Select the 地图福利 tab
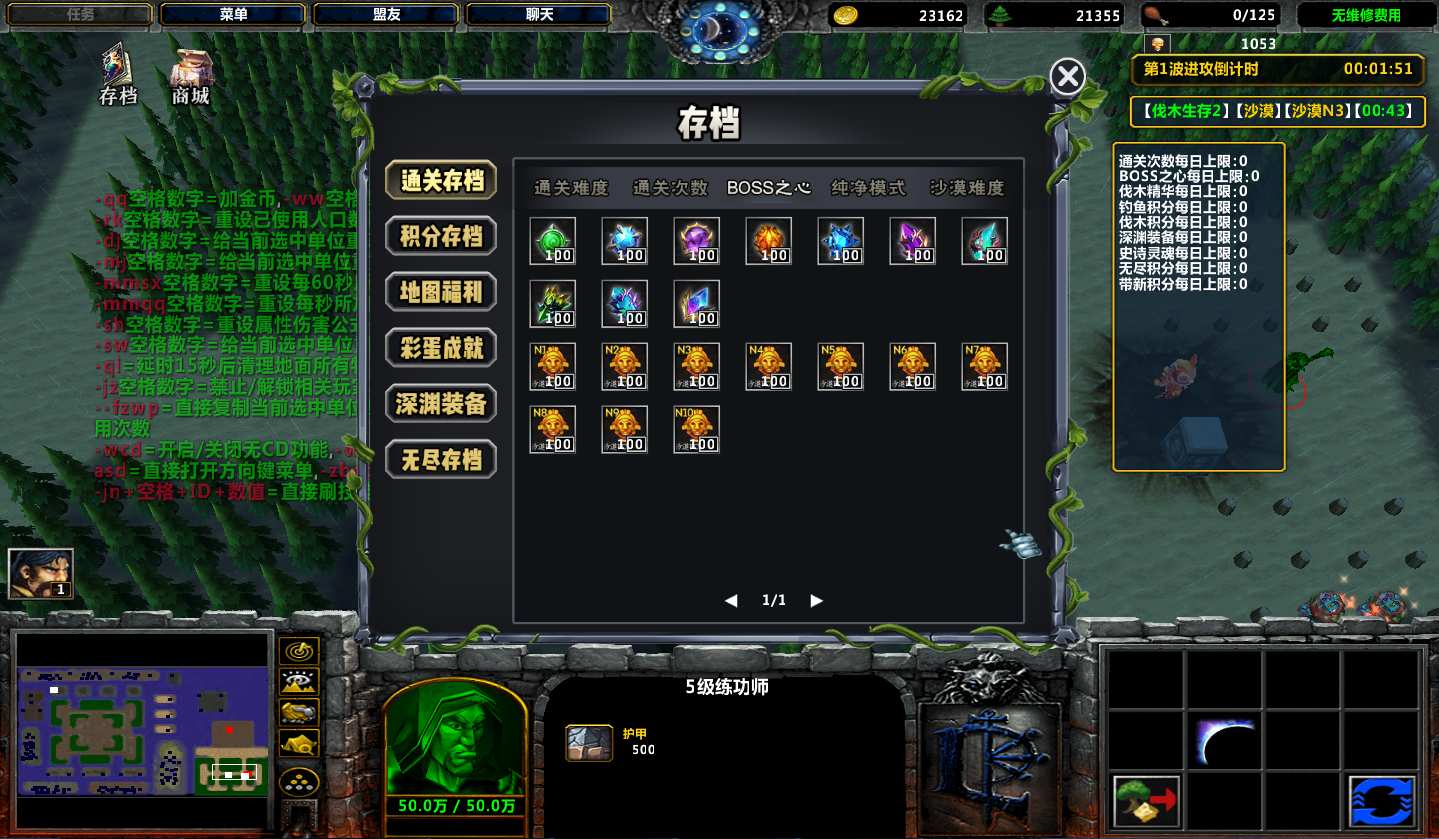This screenshot has height=839, width=1439. pyautogui.click(x=441, y=292)
